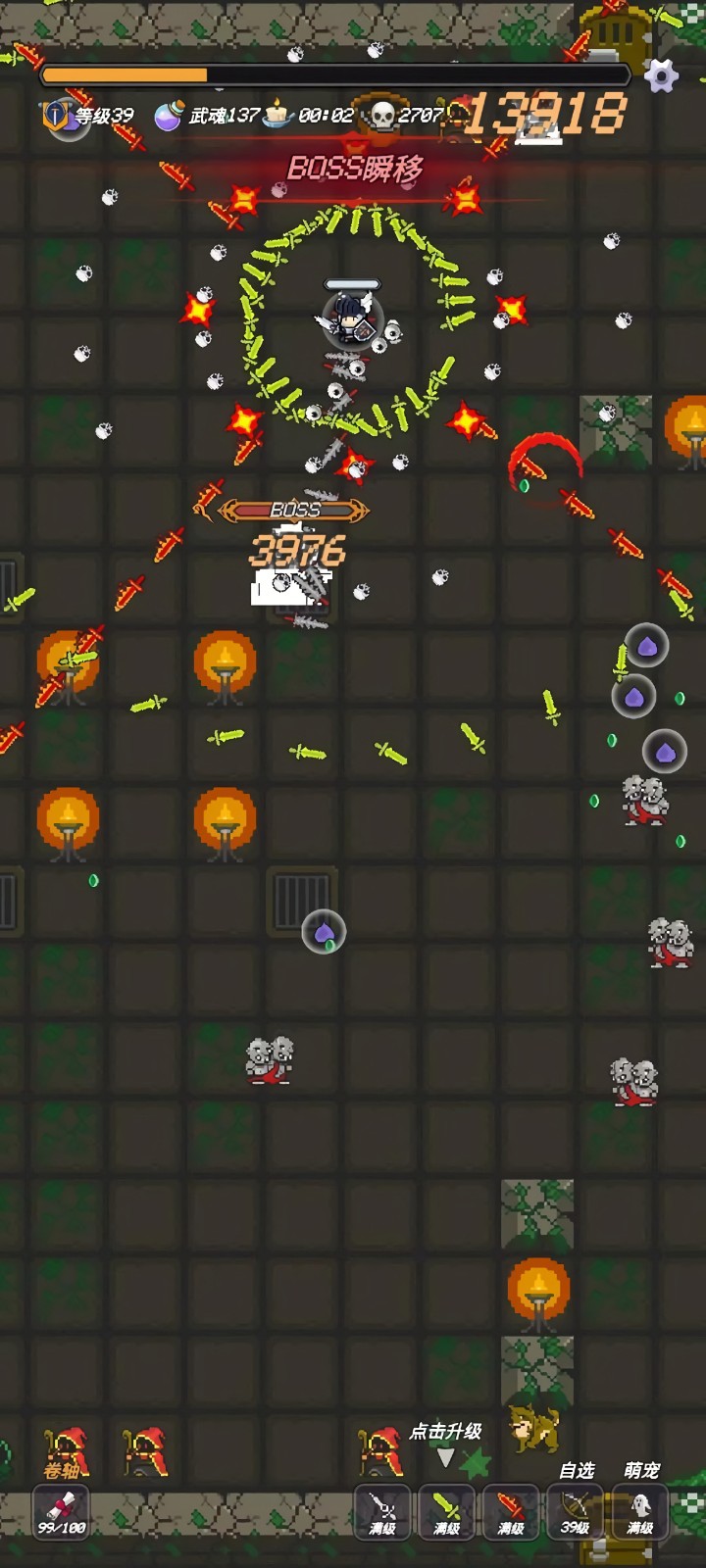706x1568 pixels.
Task: Select the green sword skill slot
Action: pos(446,1511)
